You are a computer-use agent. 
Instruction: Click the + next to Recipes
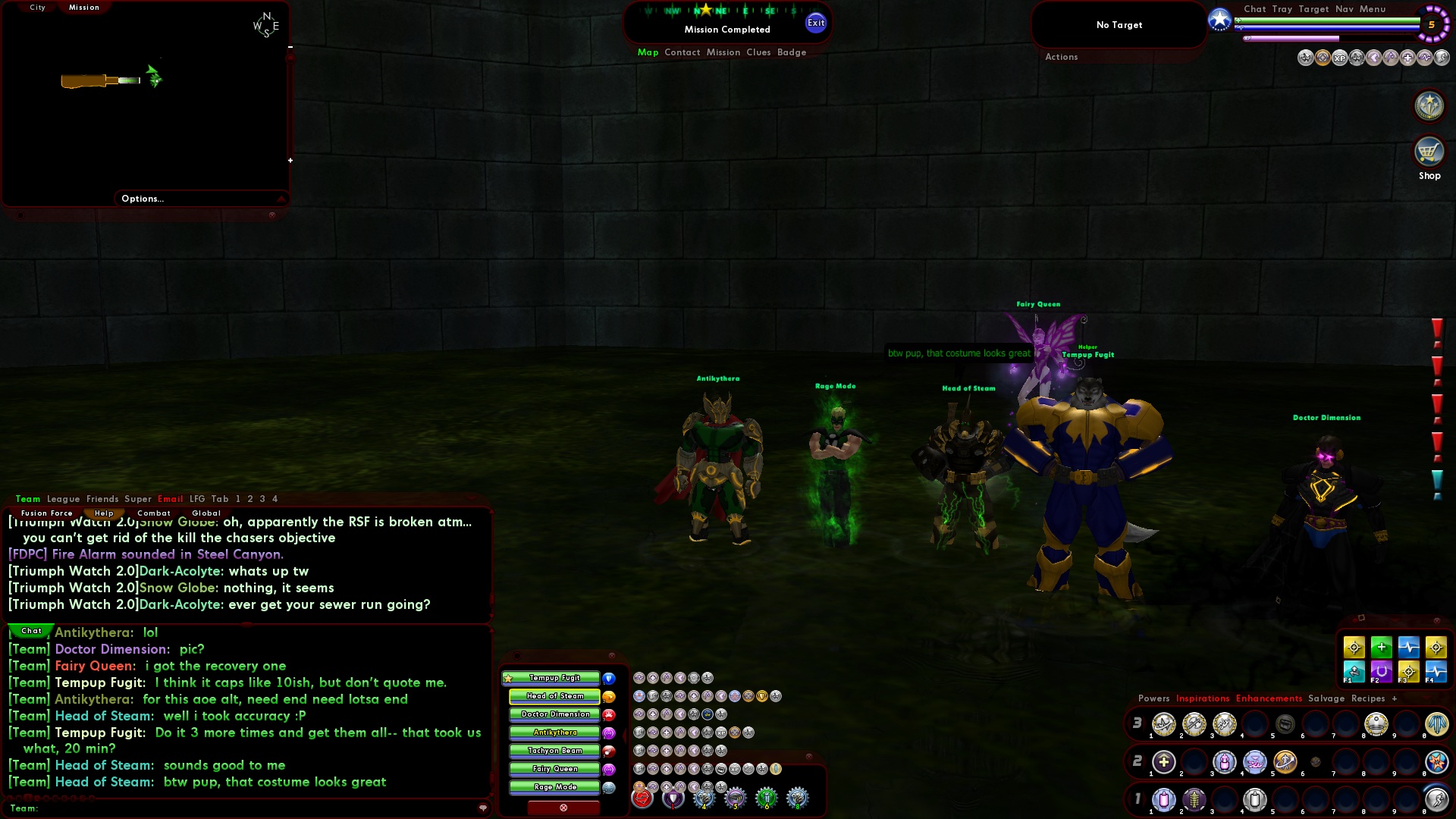pyautogui.click(x=1395, y=698)
